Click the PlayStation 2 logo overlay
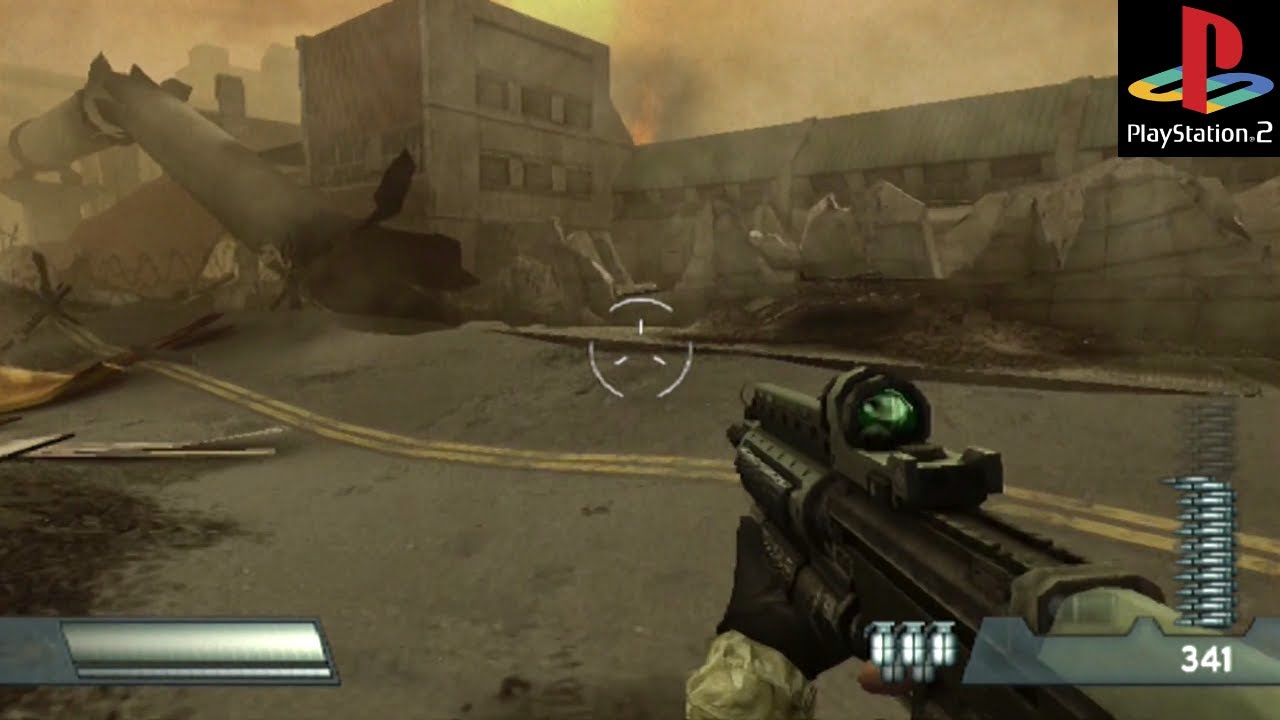 pyautogui.click(x=1199, y=78)
